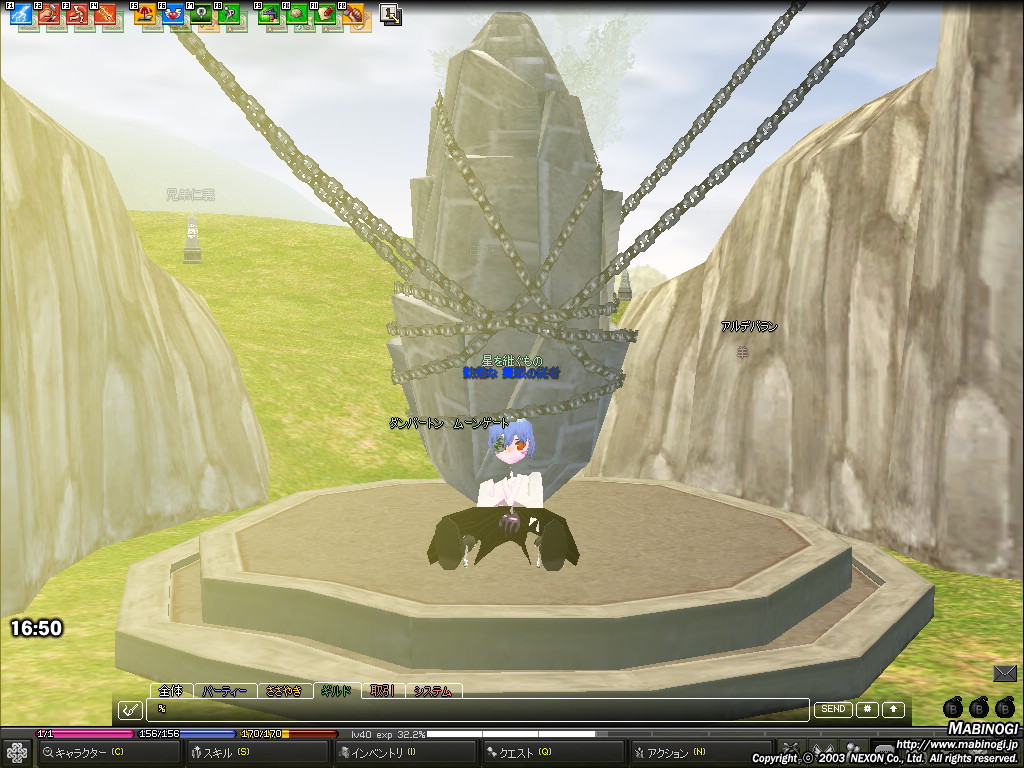The width and height of the screenshot is (1024, 768).
Task: Select the ささやき whisper tab
Action: pos(283,691)
